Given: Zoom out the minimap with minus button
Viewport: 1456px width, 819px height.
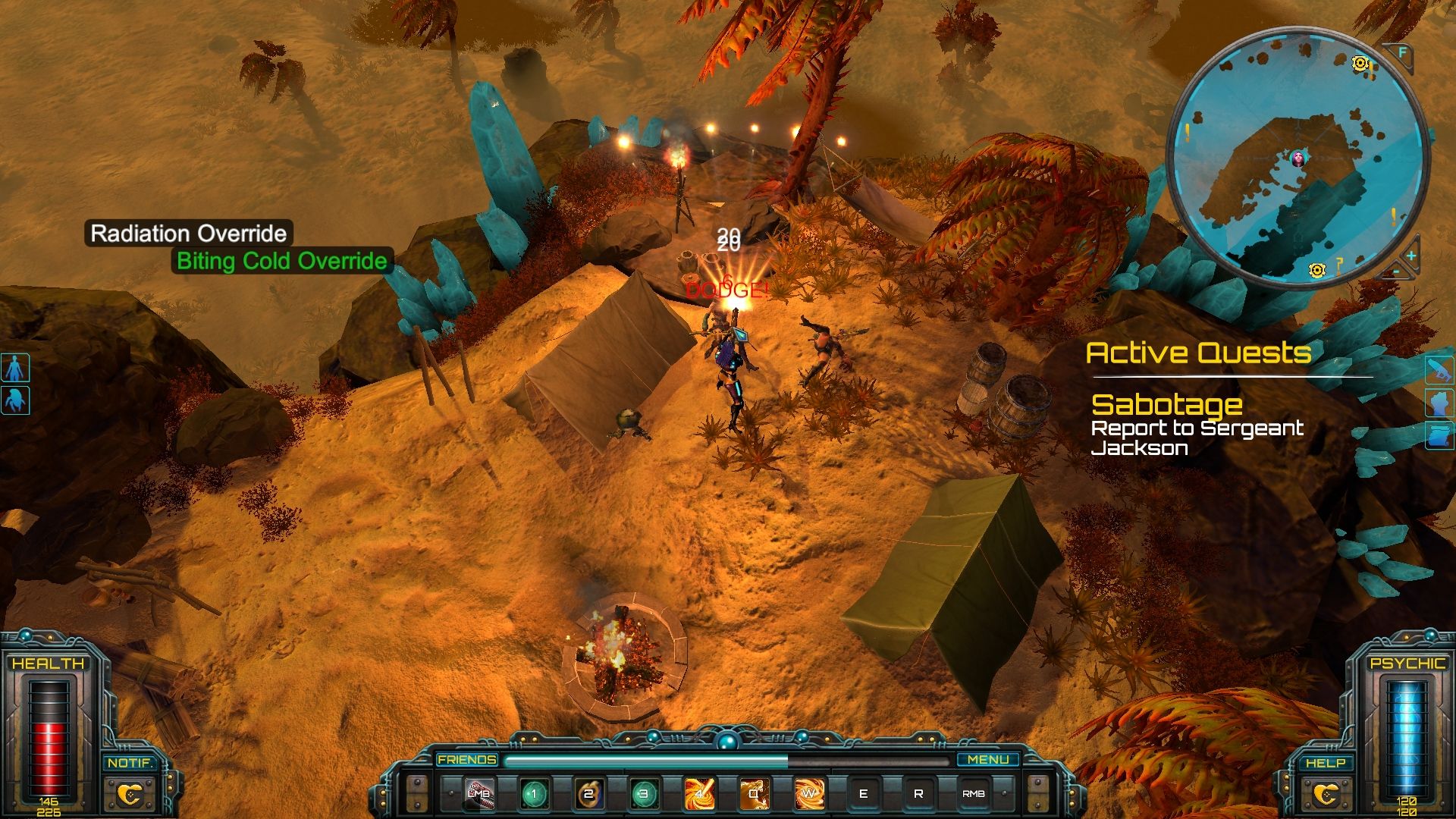Looking at the screenshot, I should tap(1396, 271).
